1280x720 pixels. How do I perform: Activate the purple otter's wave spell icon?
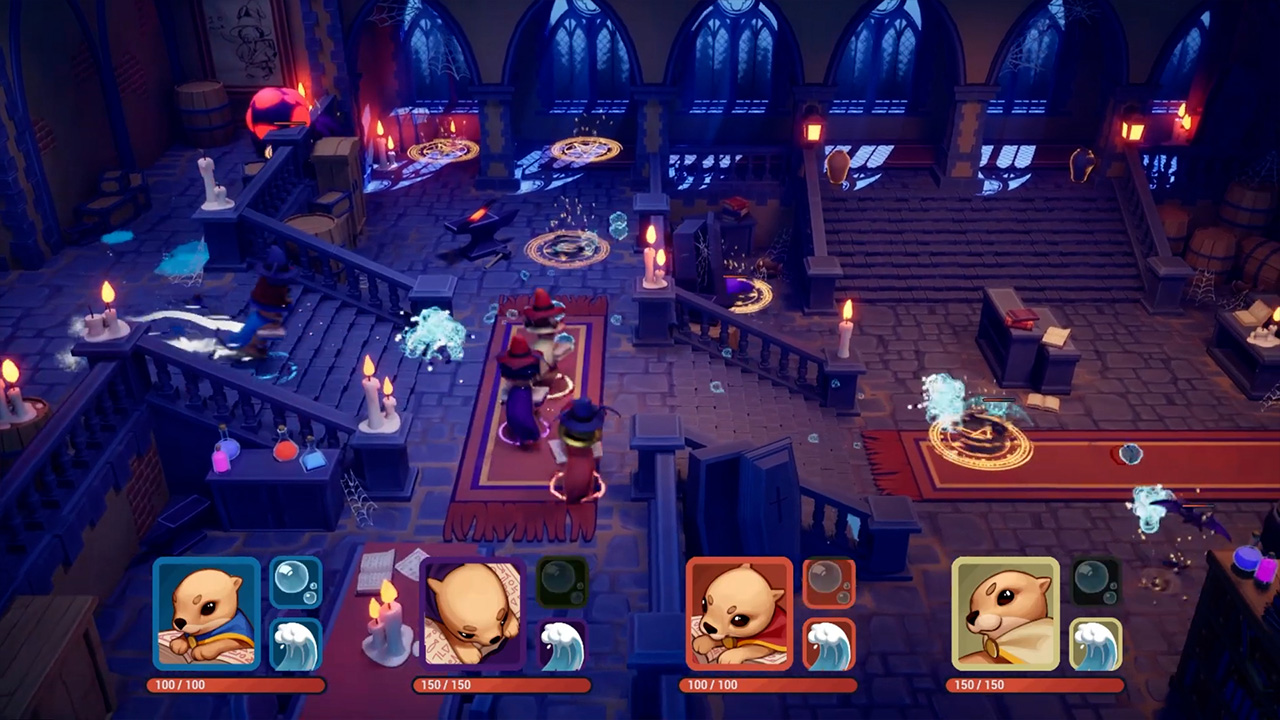click(x=562, y=645)
